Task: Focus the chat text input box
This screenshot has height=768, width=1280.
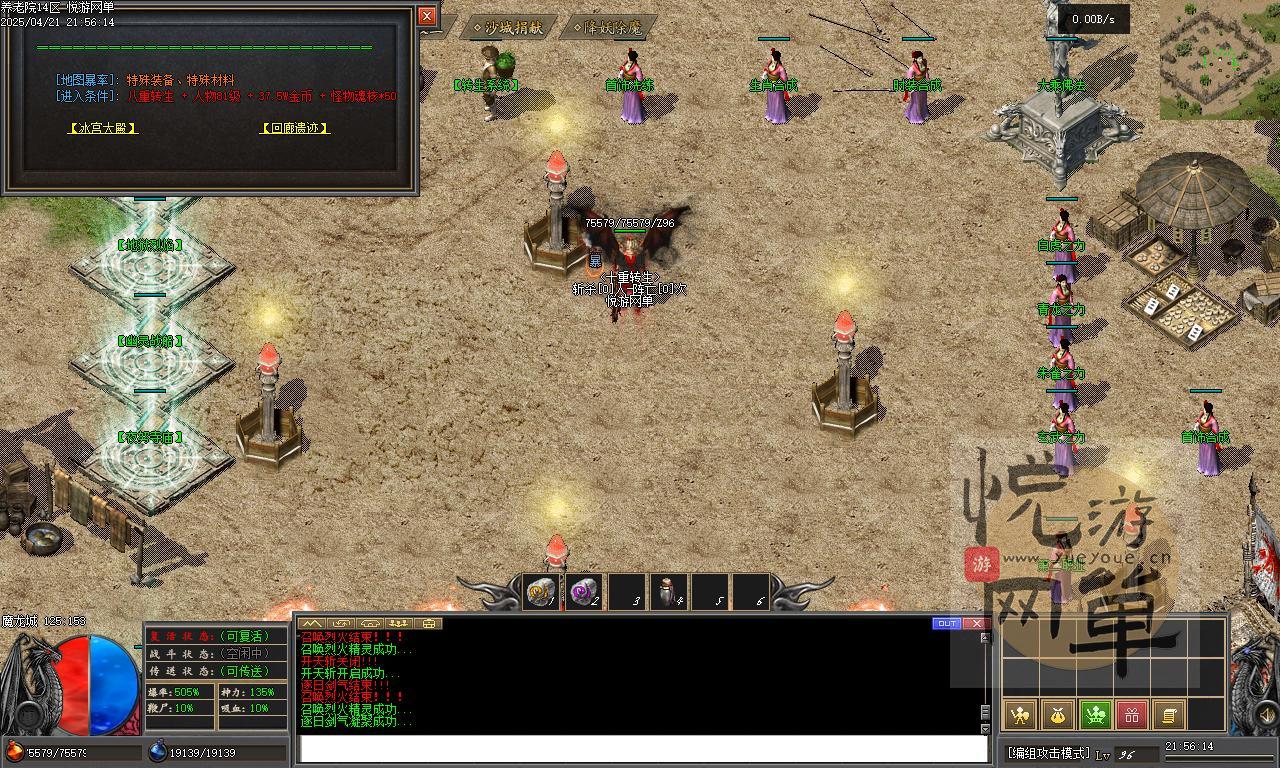Action: pos(642,749)
